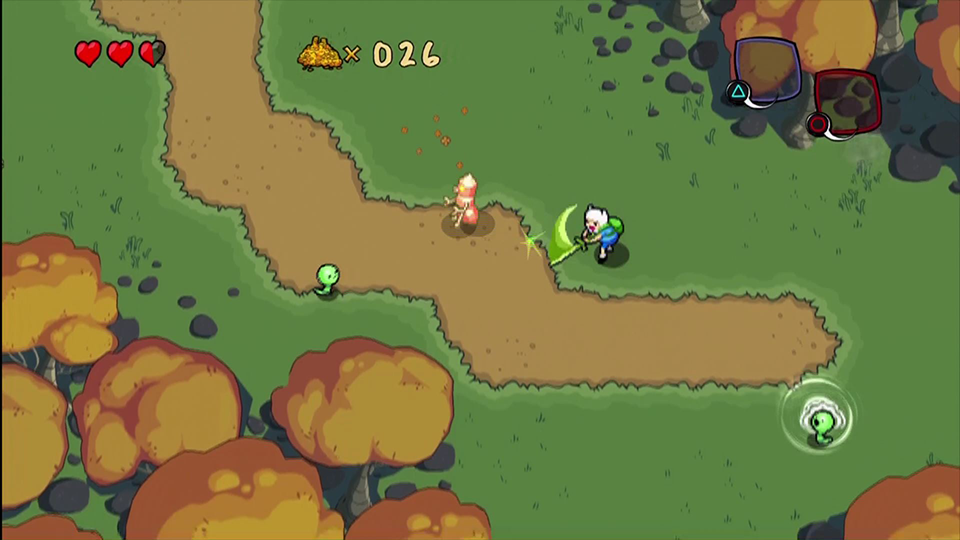Screen dimensions: 960x540
Task: Select the purple-framed item slot
Action: pyautogui.click(x=767, y=69)
